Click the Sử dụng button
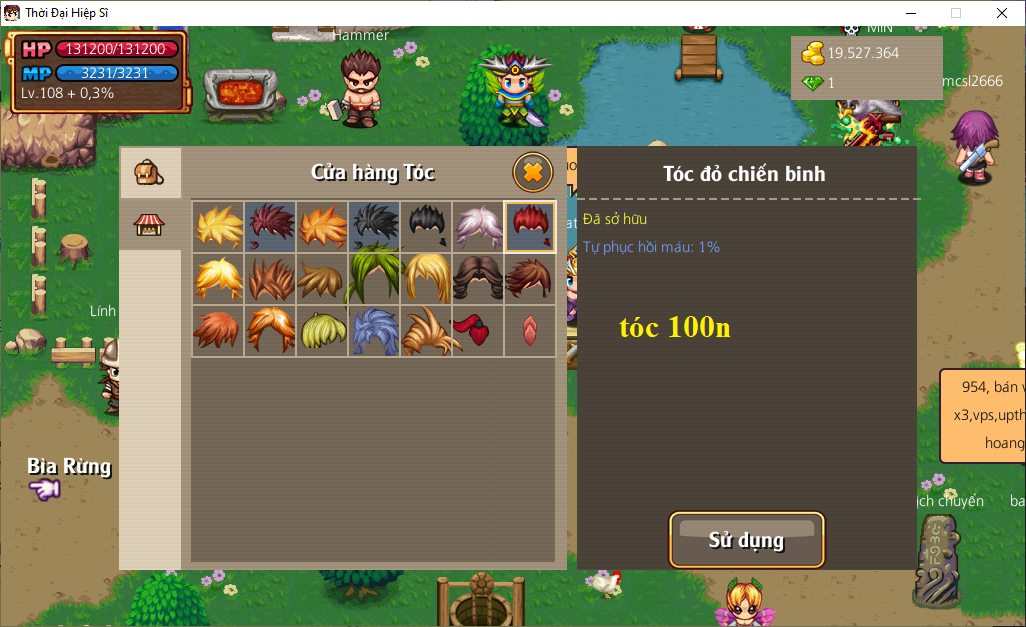Screen dimensions: 1026x627 point(746,540)
